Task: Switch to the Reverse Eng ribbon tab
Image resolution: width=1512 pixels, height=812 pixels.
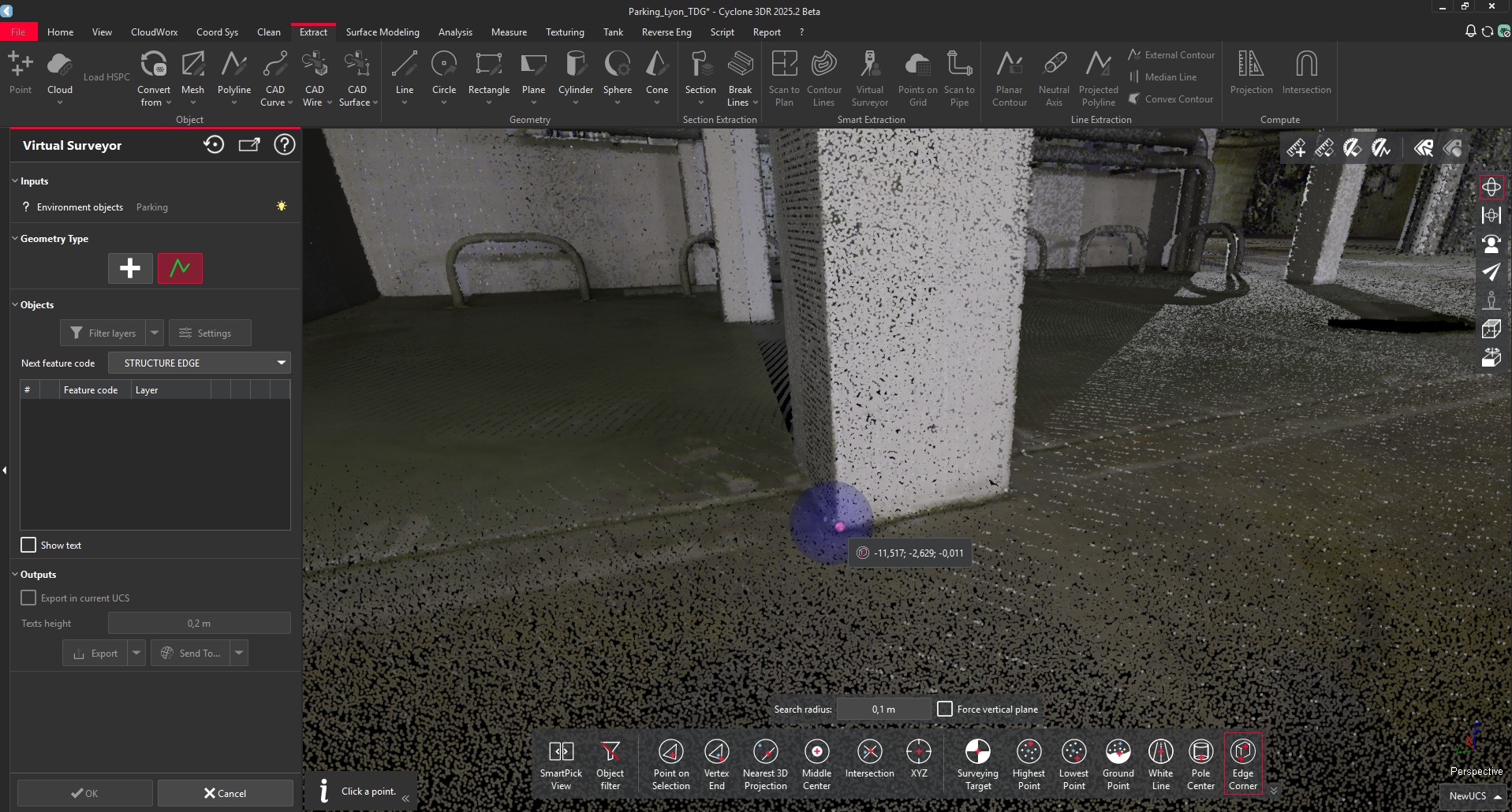Action: [666, 32]
